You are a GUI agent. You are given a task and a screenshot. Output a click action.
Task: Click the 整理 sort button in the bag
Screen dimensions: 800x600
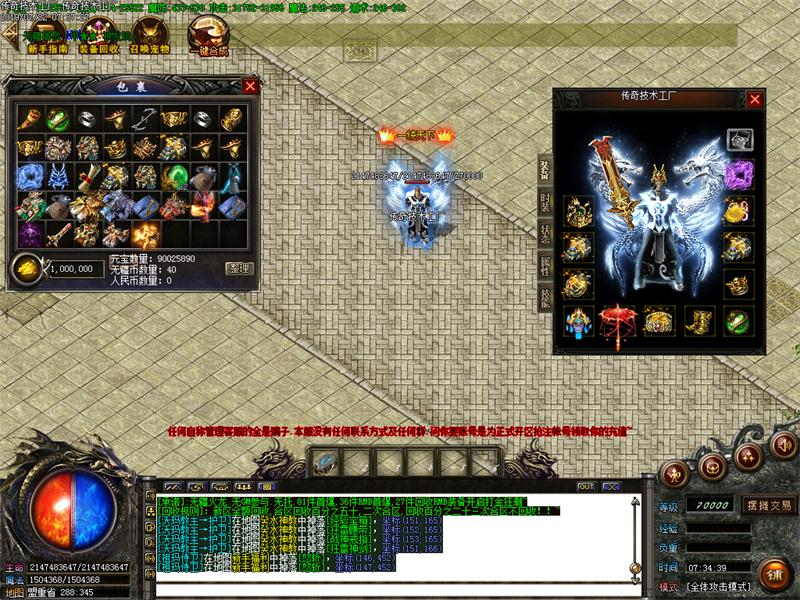239,268
